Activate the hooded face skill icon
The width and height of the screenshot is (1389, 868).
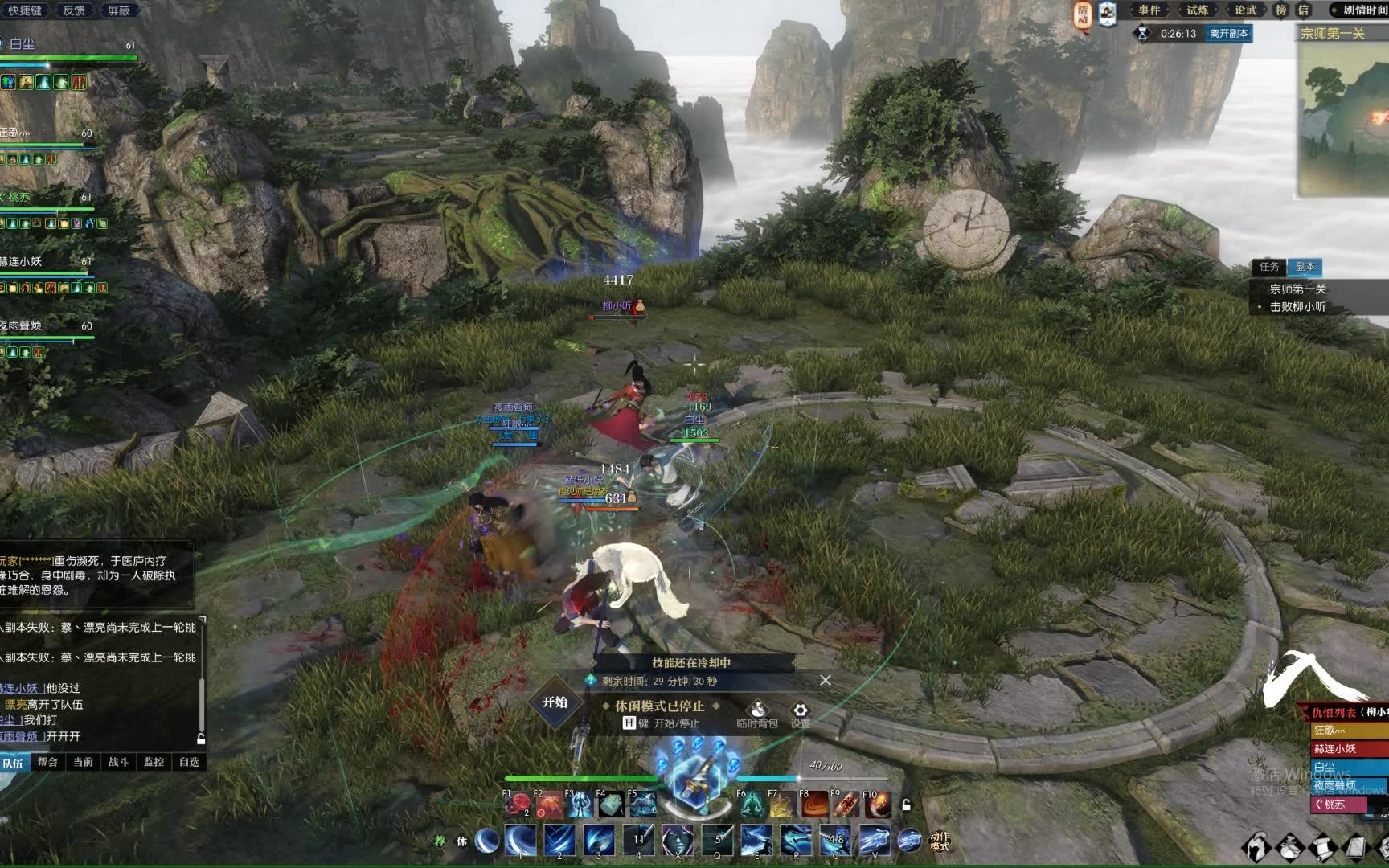point(678,841)
